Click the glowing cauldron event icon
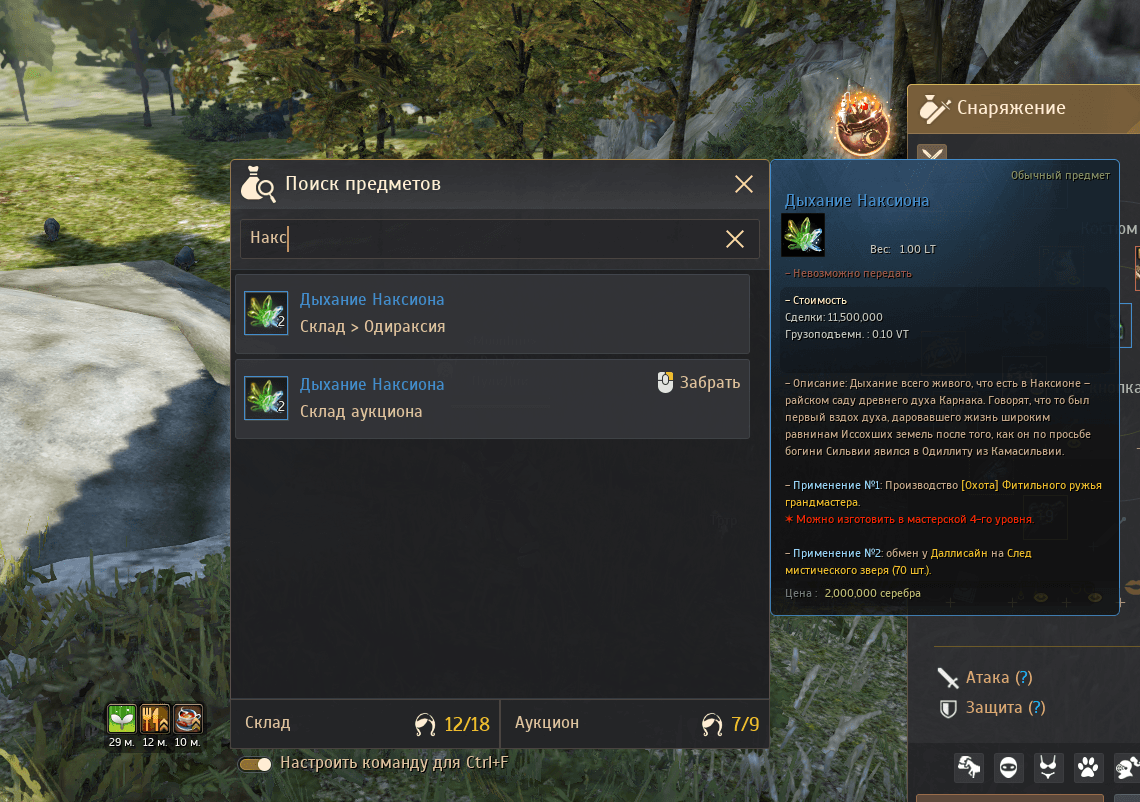The image size is (1140, 802). click(863, 124)
